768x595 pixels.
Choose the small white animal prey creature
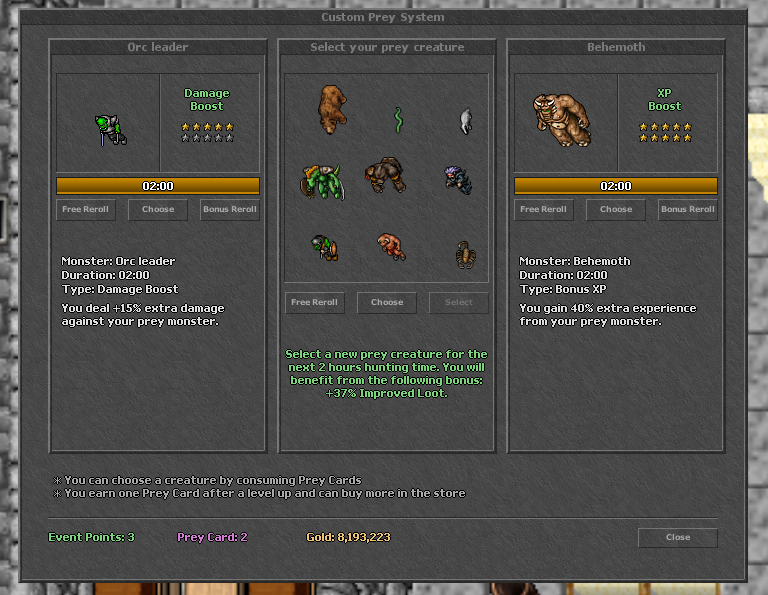[465, 121]
